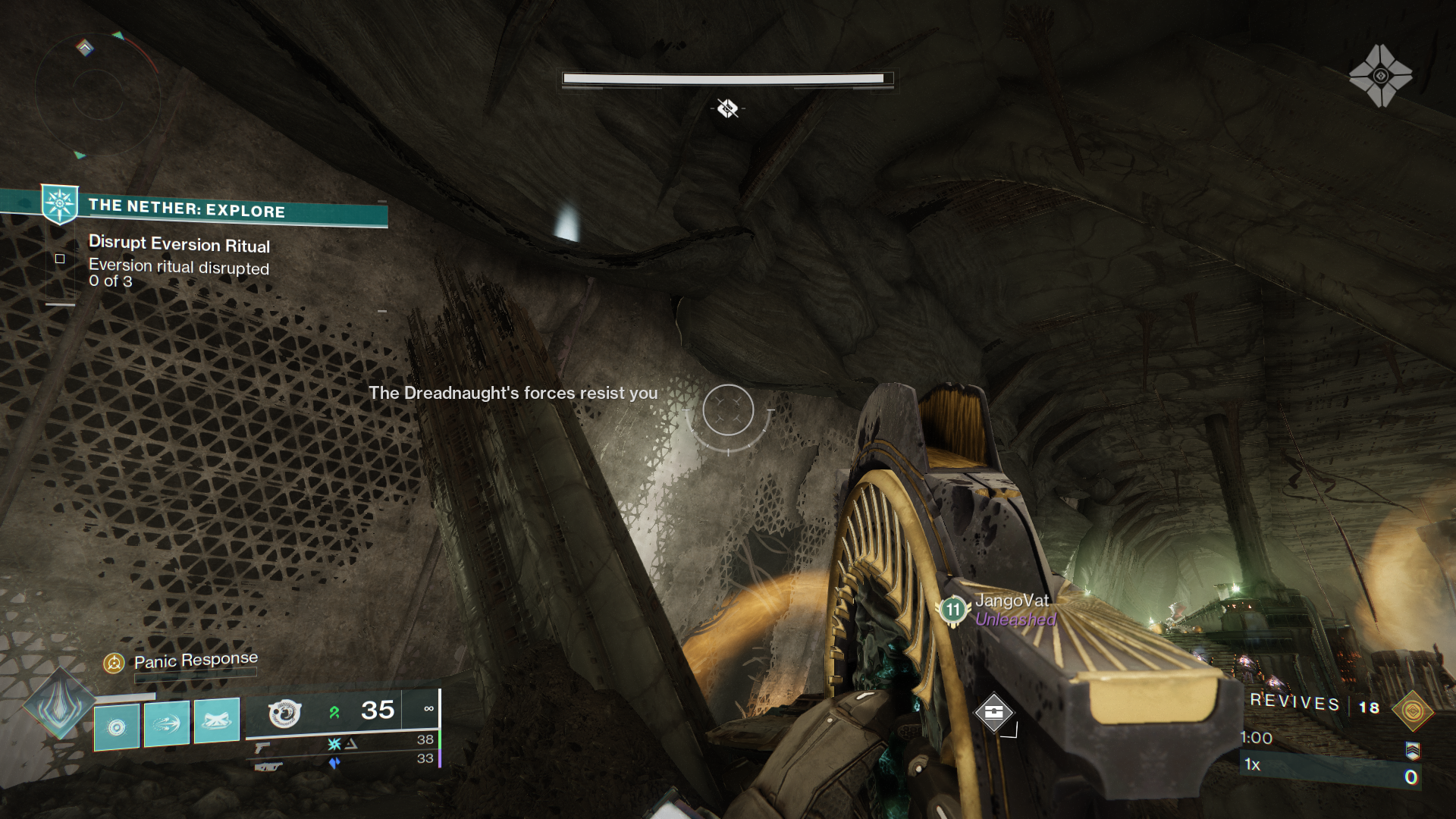Screen dimensions: 1456x819
Task: Click the Dreadnaught's forces resist you message
Action: (513, 394)
